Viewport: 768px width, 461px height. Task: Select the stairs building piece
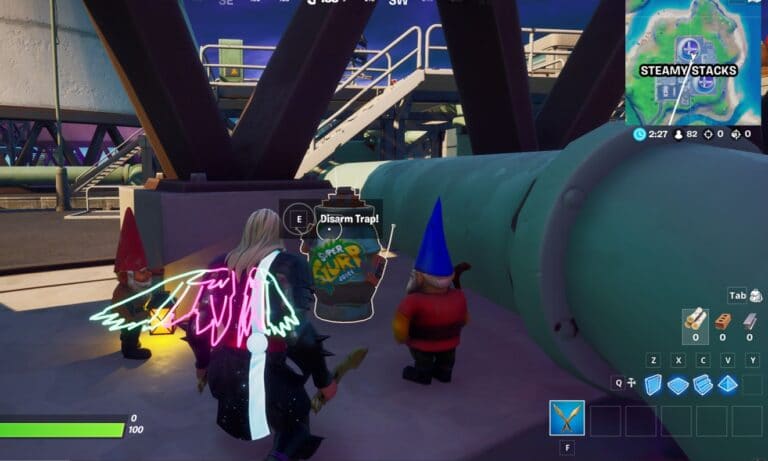point(702,385)
